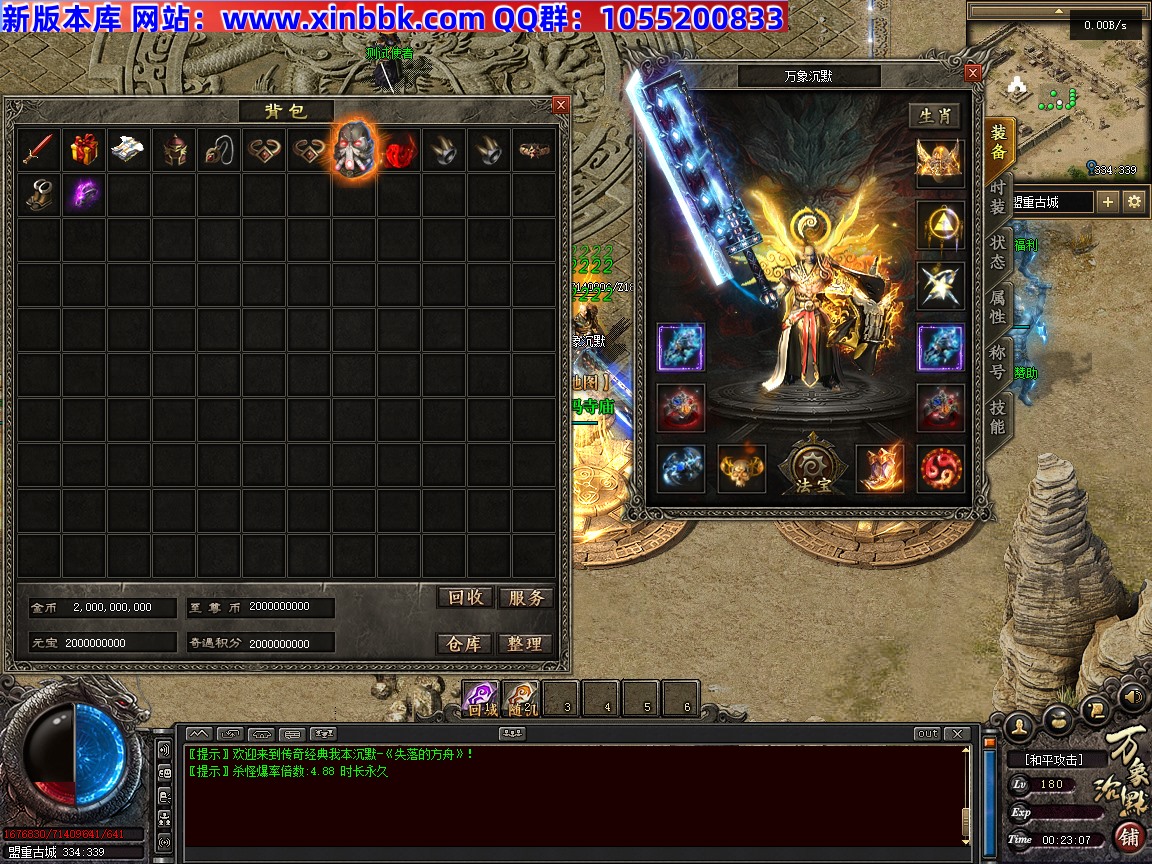Open the 仓库 warehouse

(465, 644)
